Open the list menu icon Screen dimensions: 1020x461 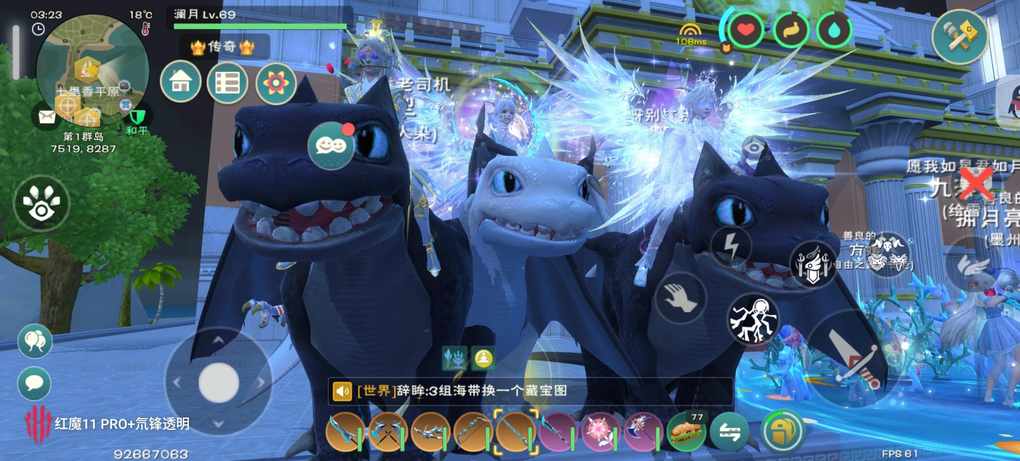click(227, 82)
